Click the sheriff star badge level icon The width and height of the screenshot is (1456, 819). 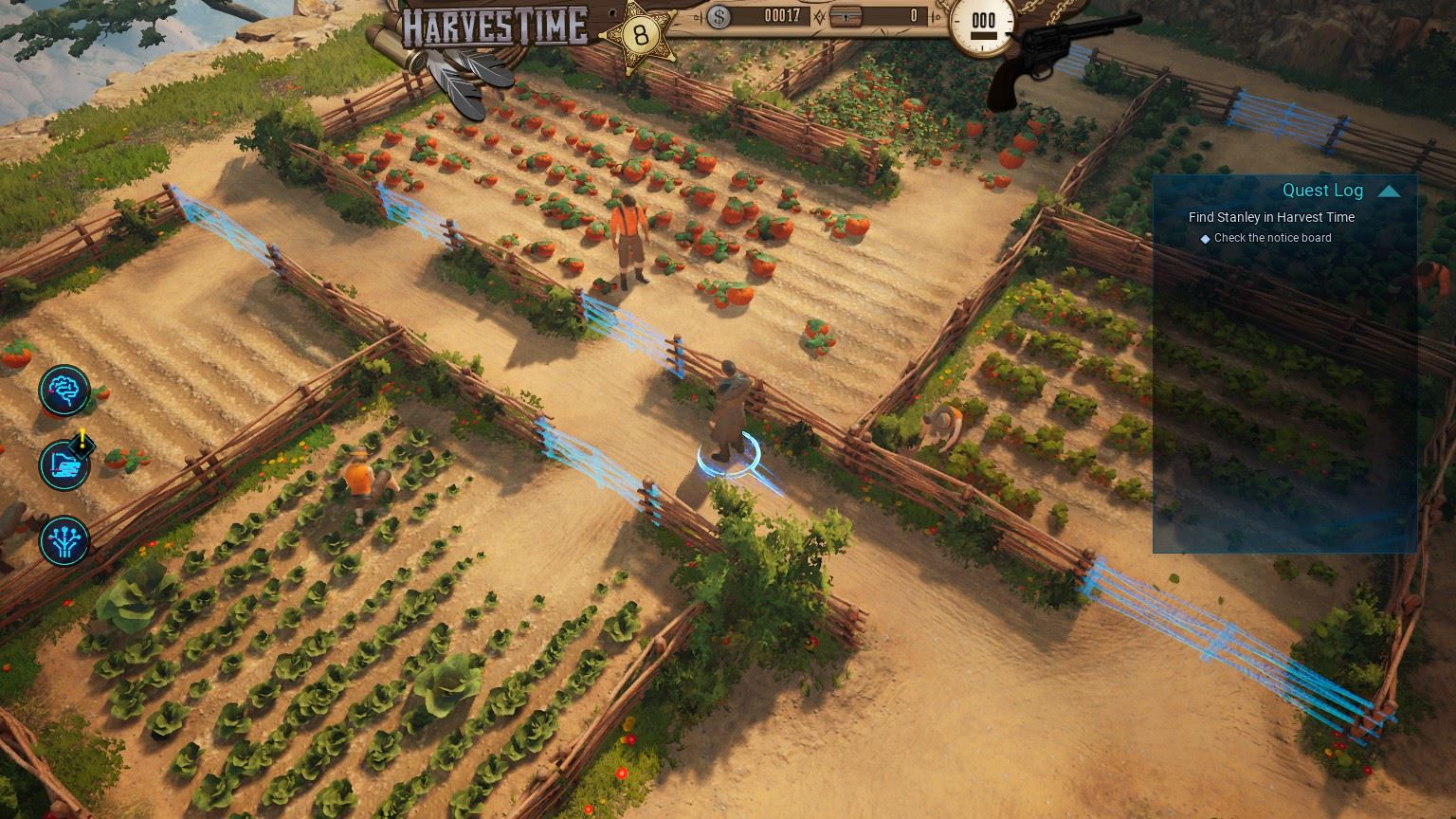tap(641, 35)
